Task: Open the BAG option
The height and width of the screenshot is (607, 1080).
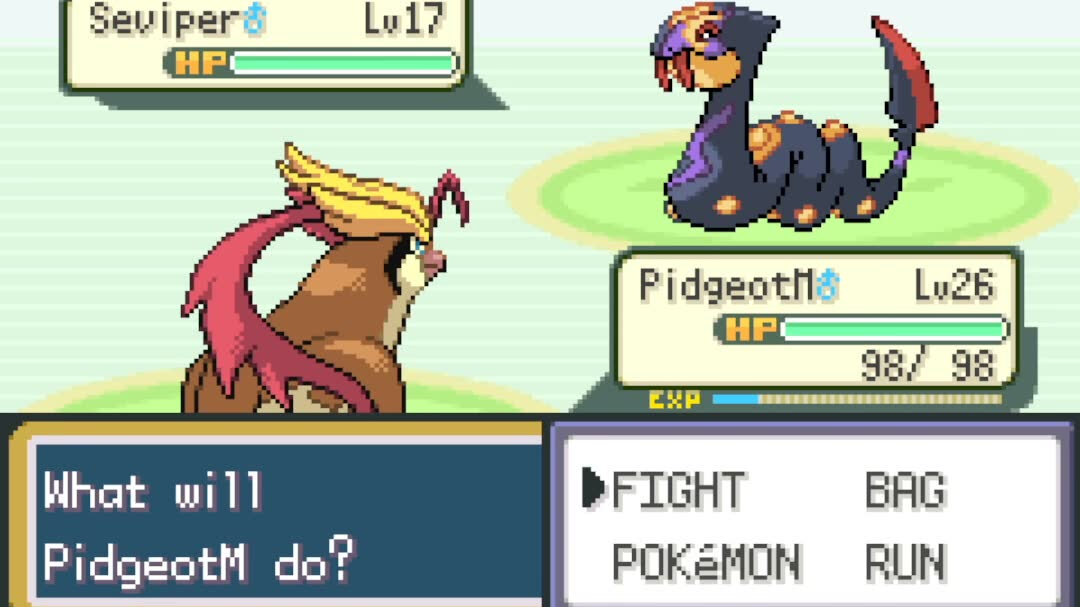Action: coord(905,490)
